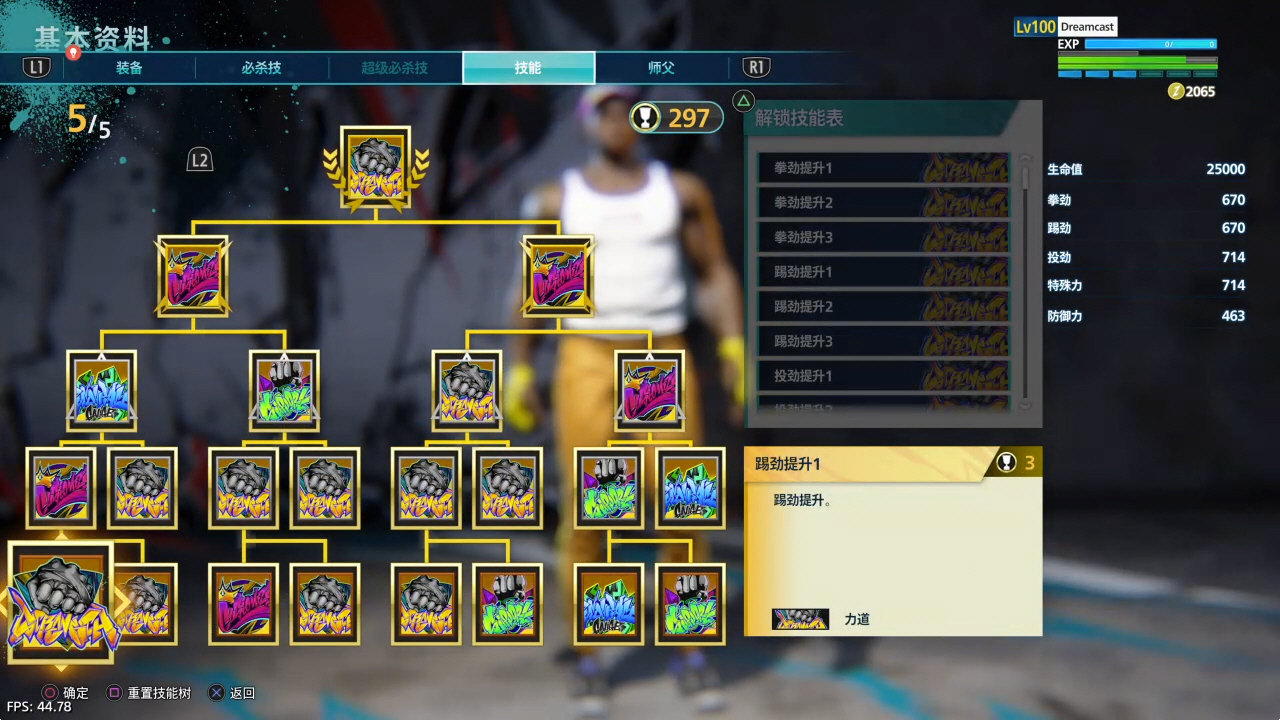Screen dimensions: 1280x720
Task: Select the 超级必杀技 tab
Action: (394, 68)
